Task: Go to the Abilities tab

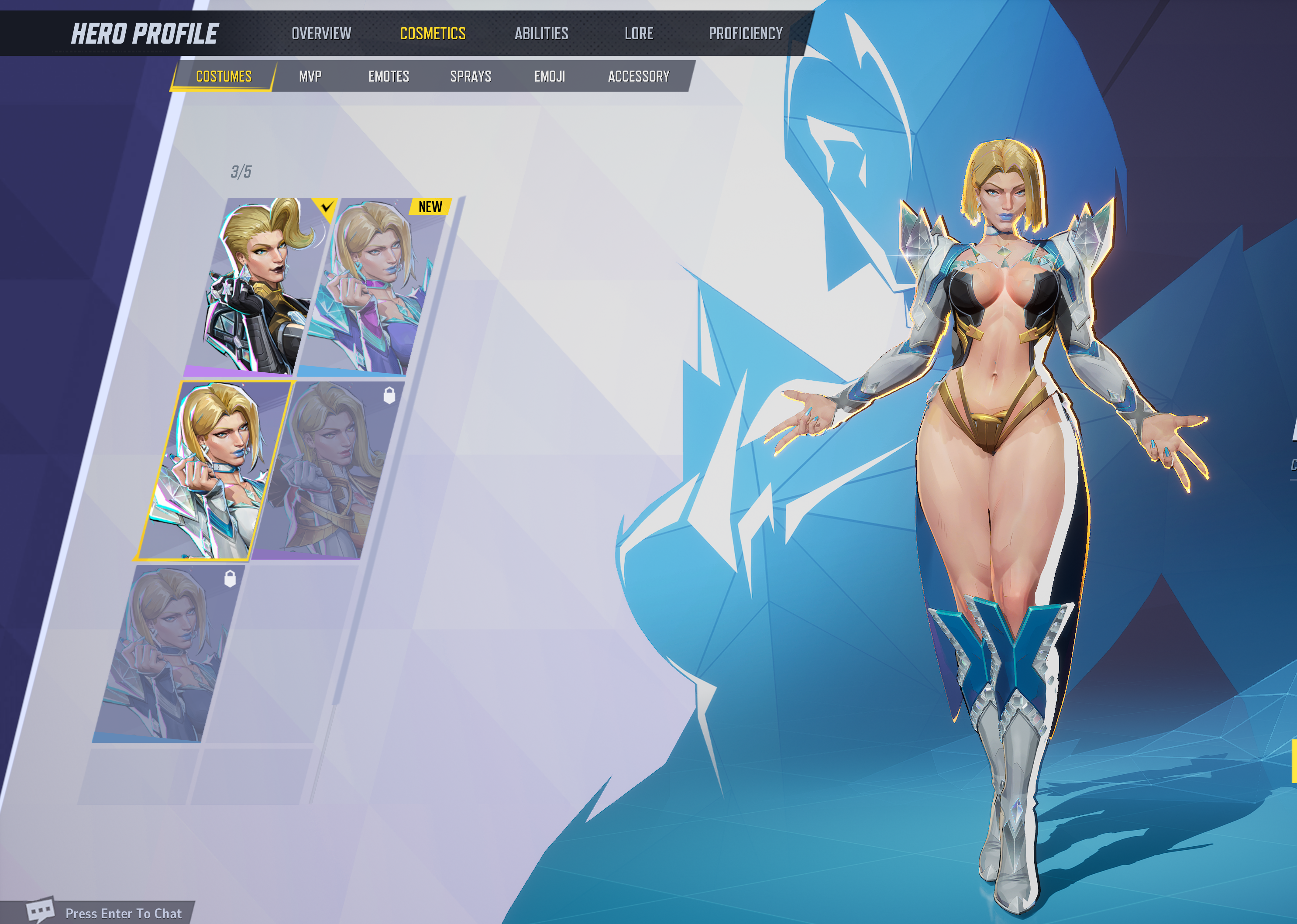Action: click(x=541, y=34)
